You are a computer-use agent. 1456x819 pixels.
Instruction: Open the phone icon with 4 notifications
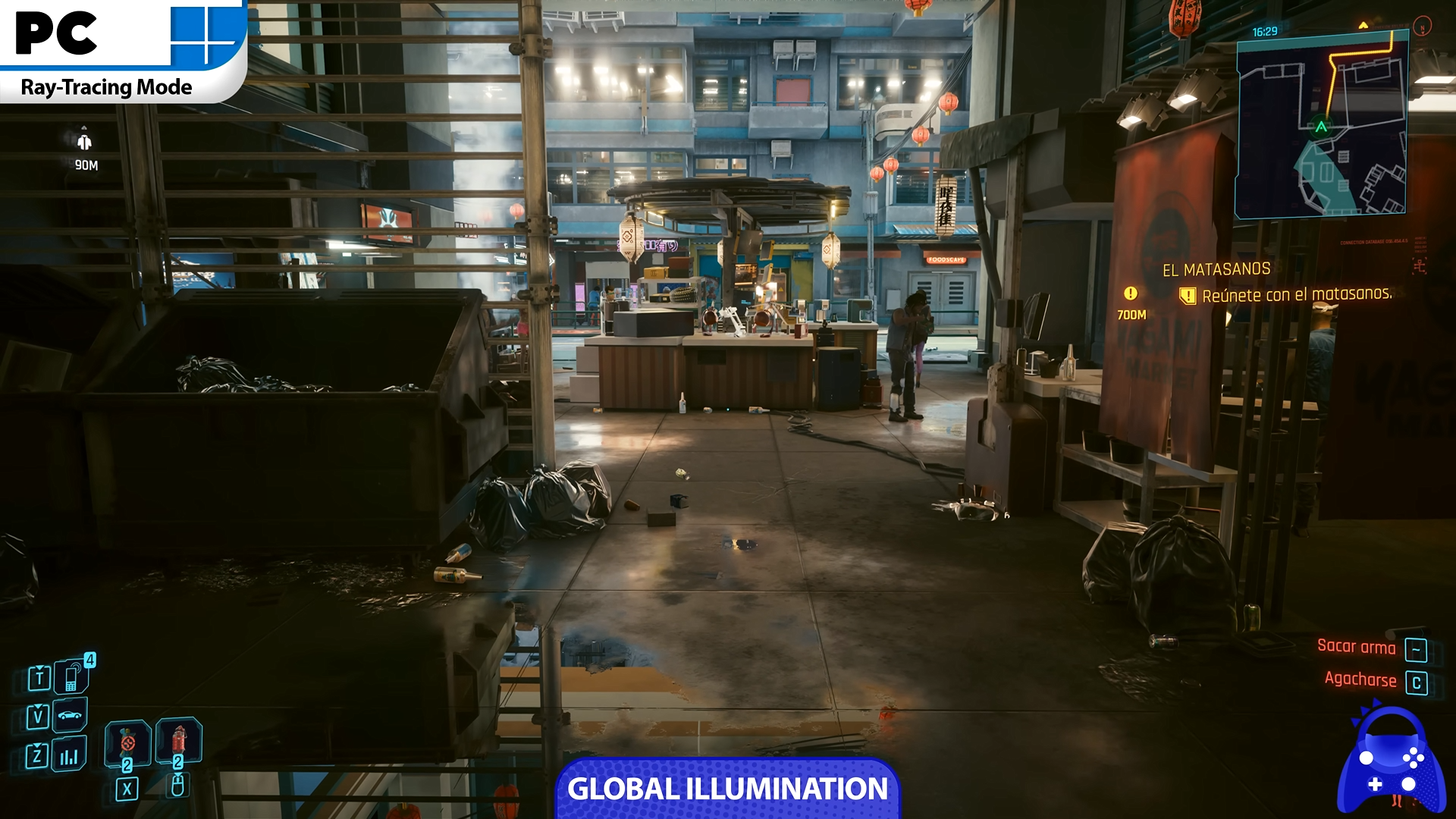click(x=72, y=676)
